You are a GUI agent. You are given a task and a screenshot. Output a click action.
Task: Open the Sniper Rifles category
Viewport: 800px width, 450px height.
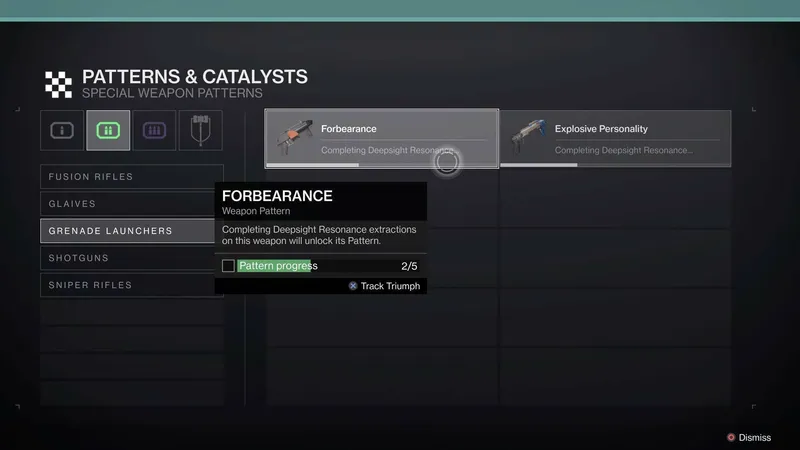click(x=131, y=285)
